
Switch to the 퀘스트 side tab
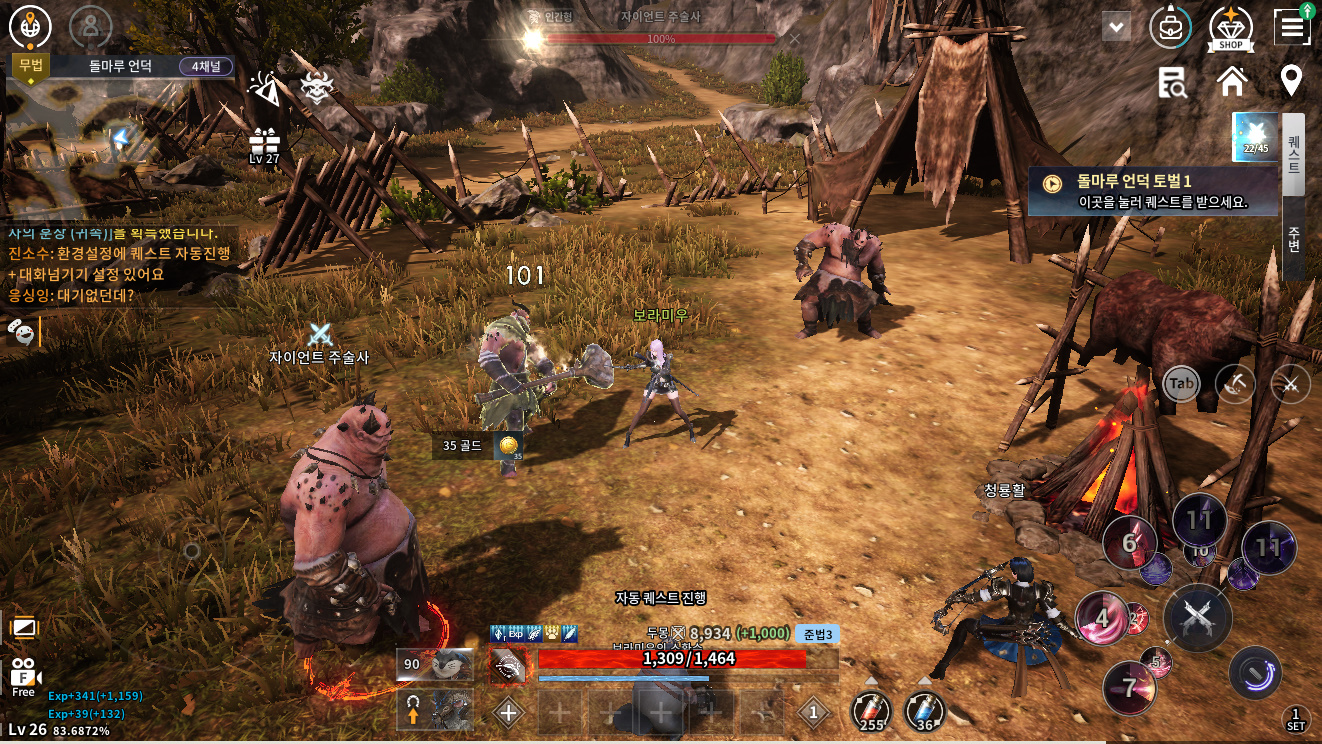tap(1293, 154)
